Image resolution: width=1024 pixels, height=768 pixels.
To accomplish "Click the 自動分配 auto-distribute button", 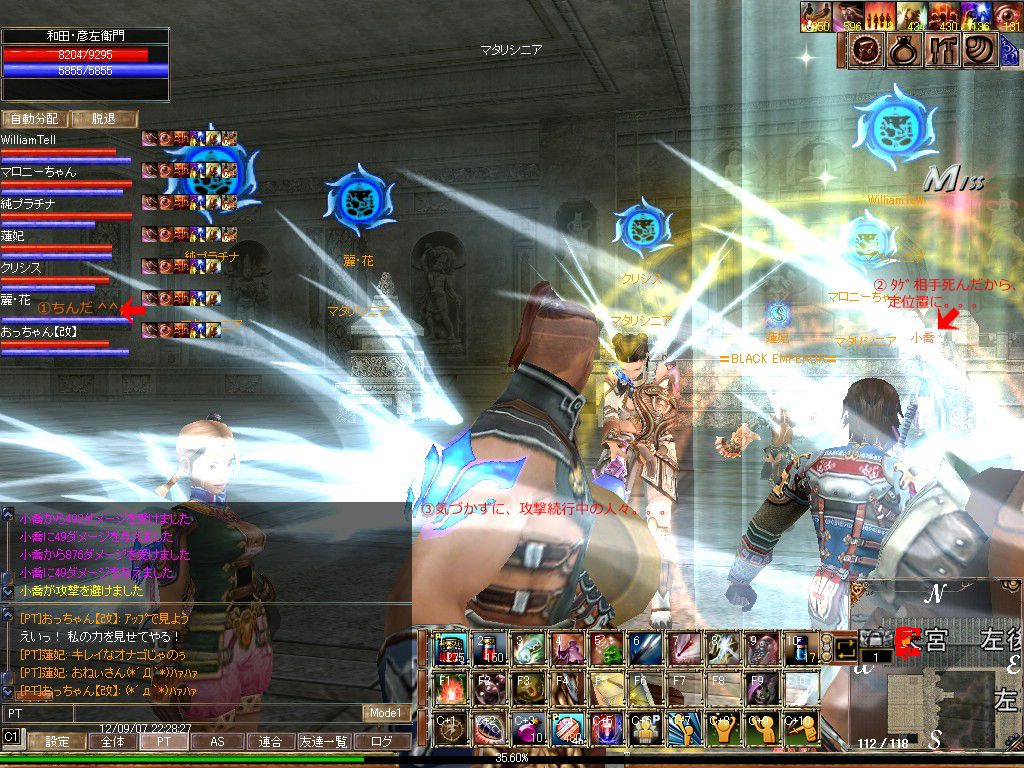I will [34, 119].
